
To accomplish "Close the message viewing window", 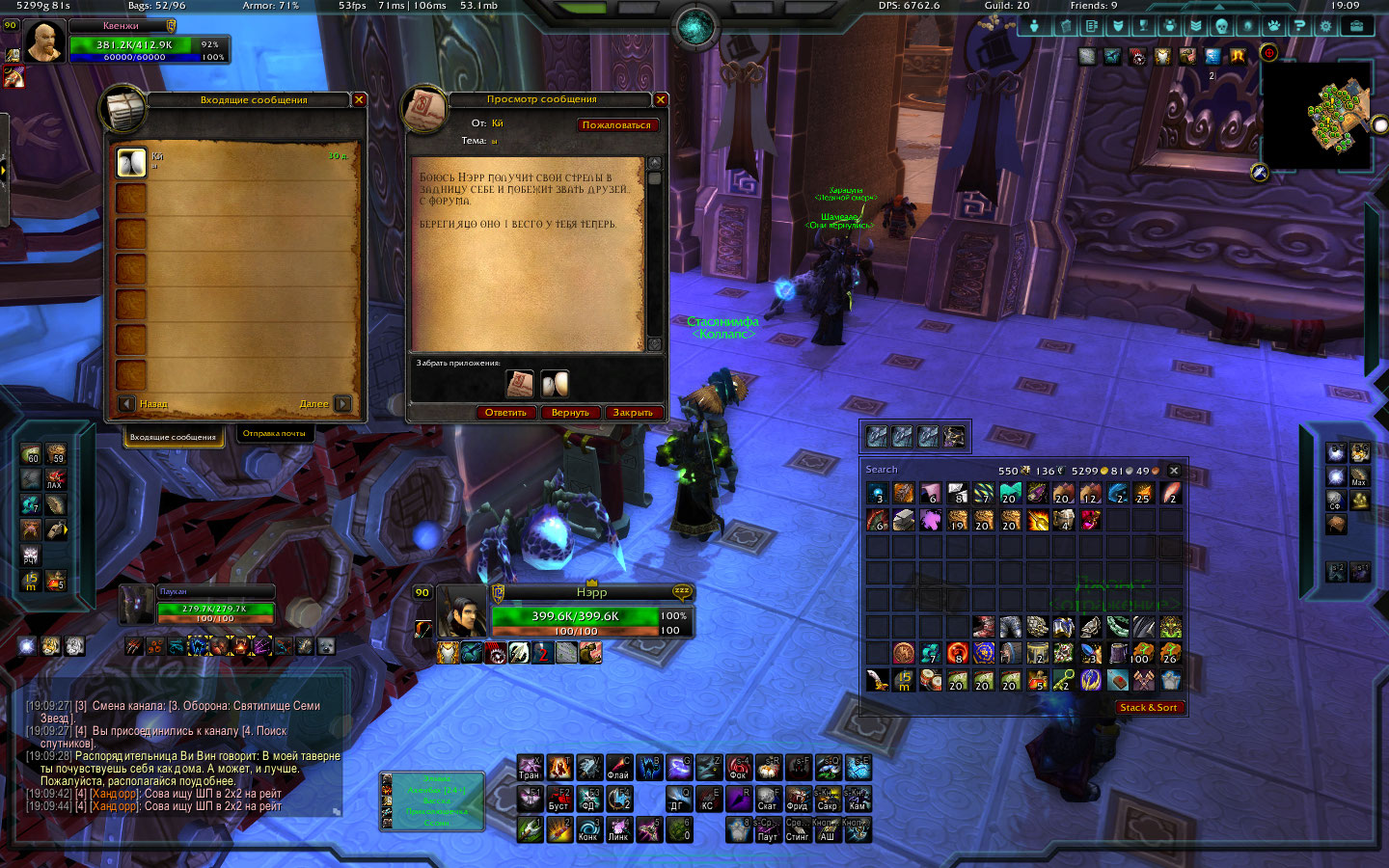I will point(661,99).
